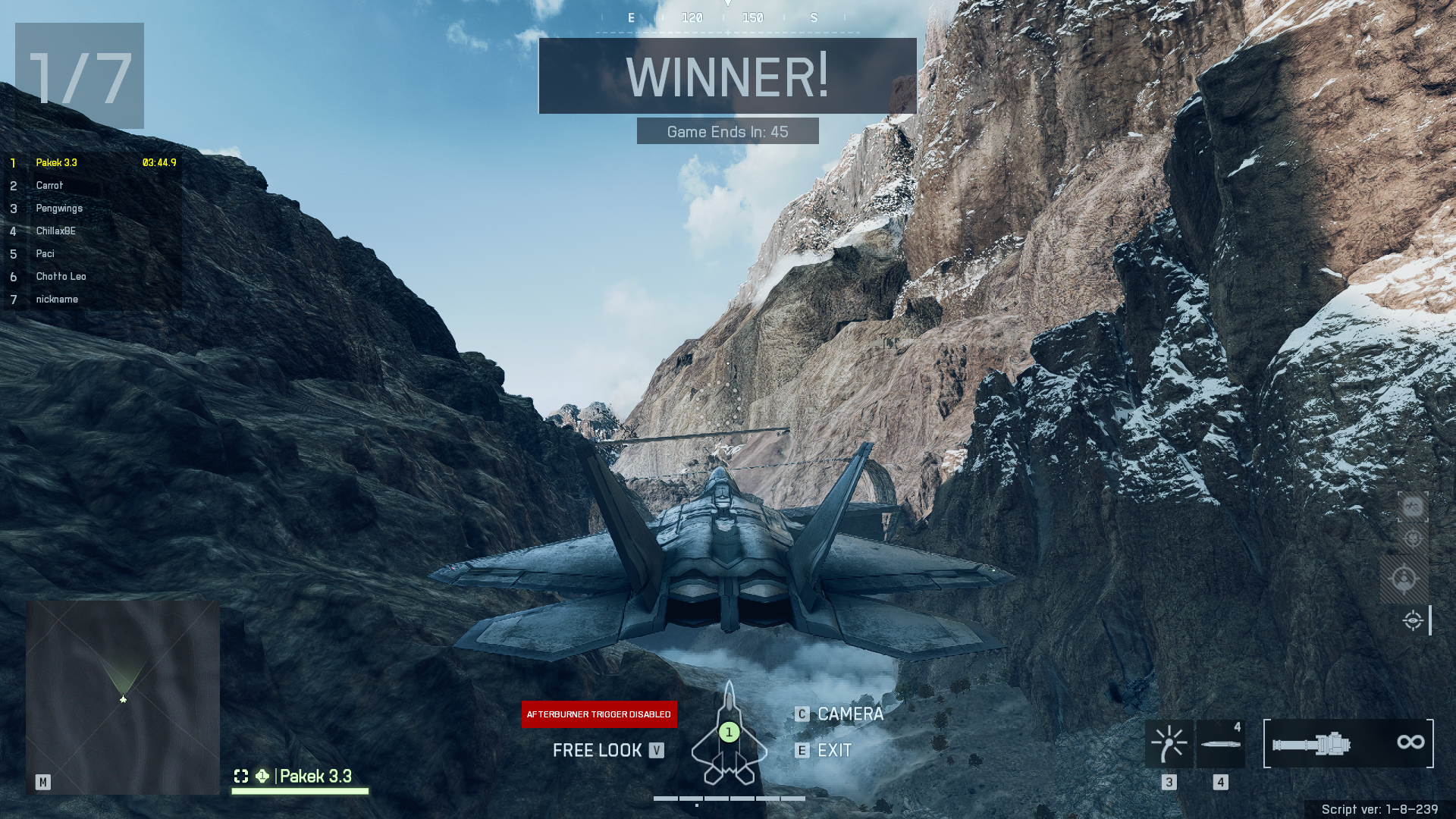1456x819 pixels.
Task: Select Carrot in the race standings
Action: [50, 186]
